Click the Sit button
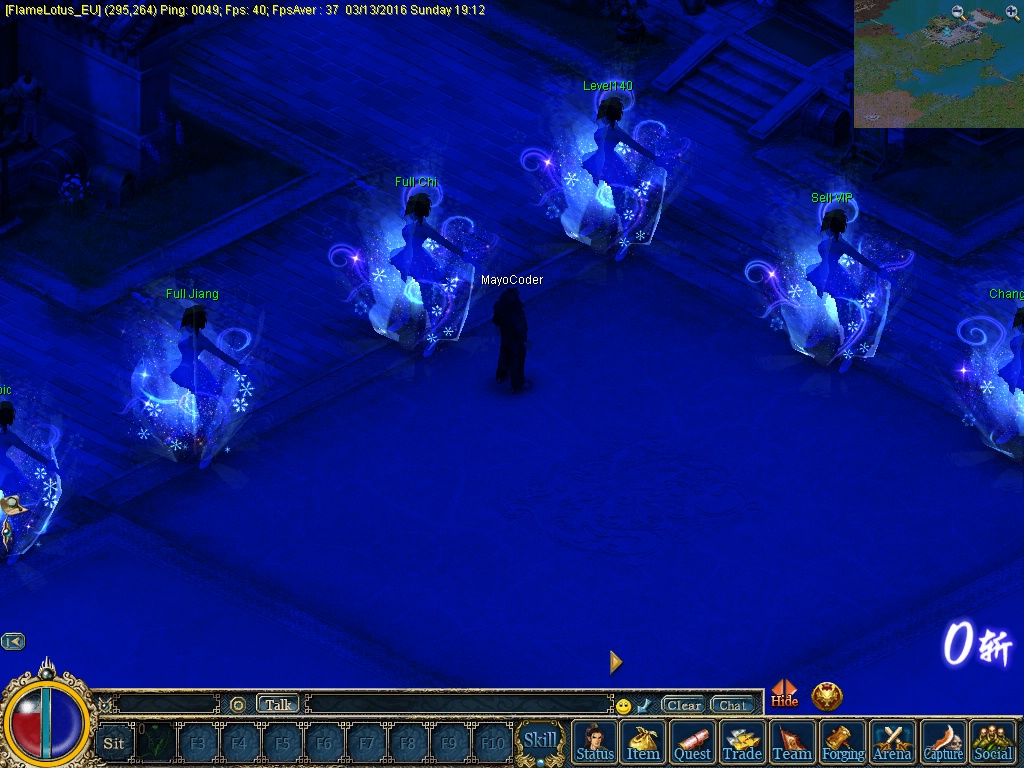 pyautogui.click(x=114, y=743)
